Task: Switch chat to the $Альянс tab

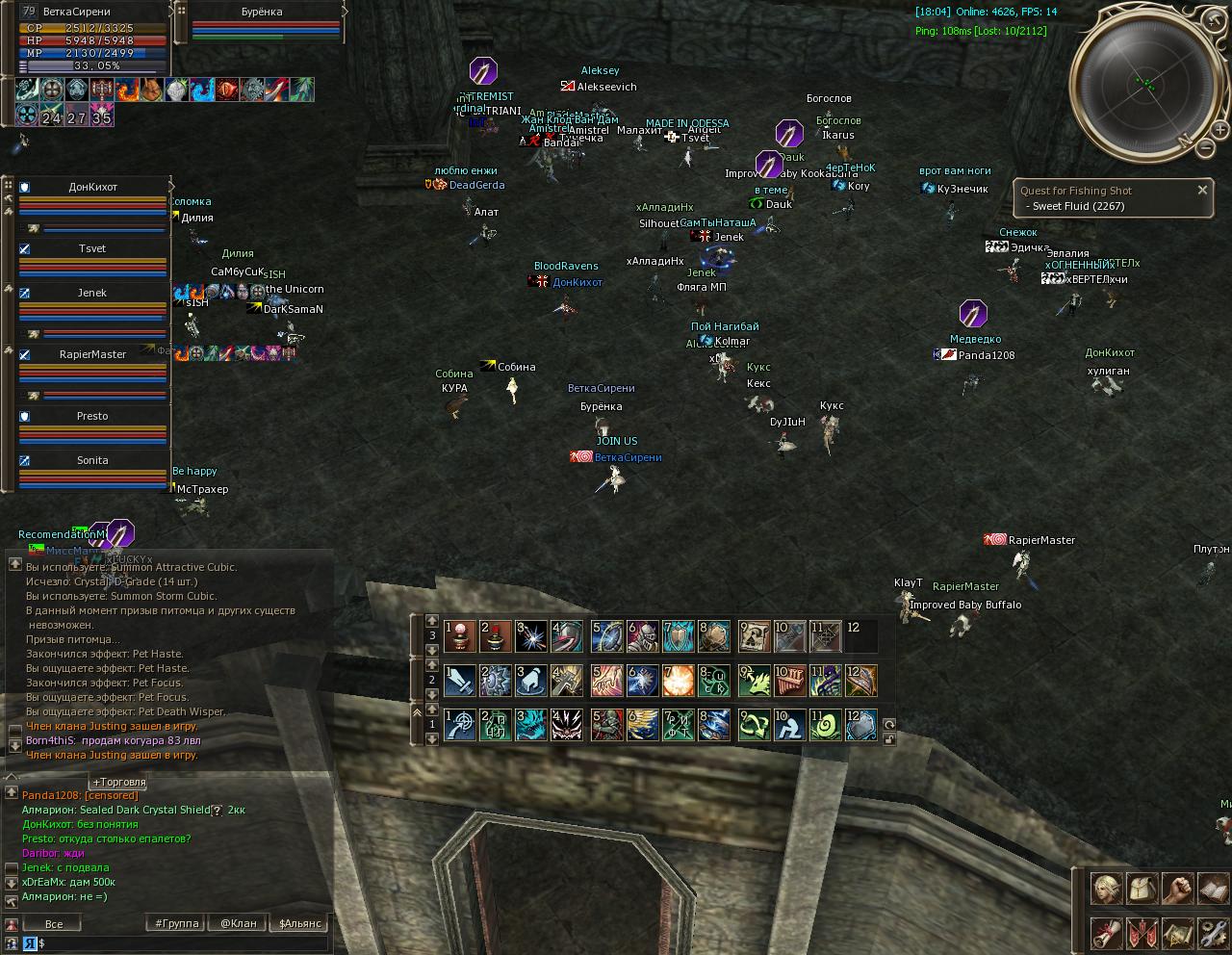Action: pyautogui.click(x=299, y=923)
